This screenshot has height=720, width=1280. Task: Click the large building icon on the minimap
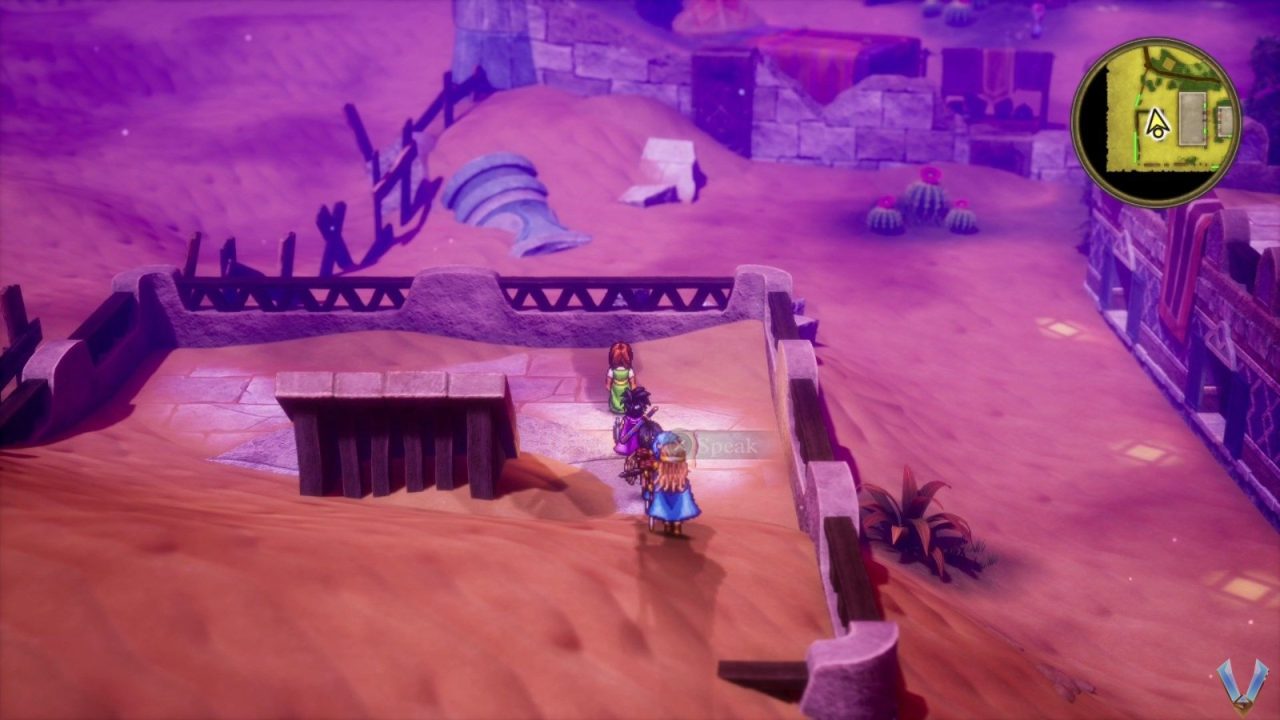point(1192,118)
